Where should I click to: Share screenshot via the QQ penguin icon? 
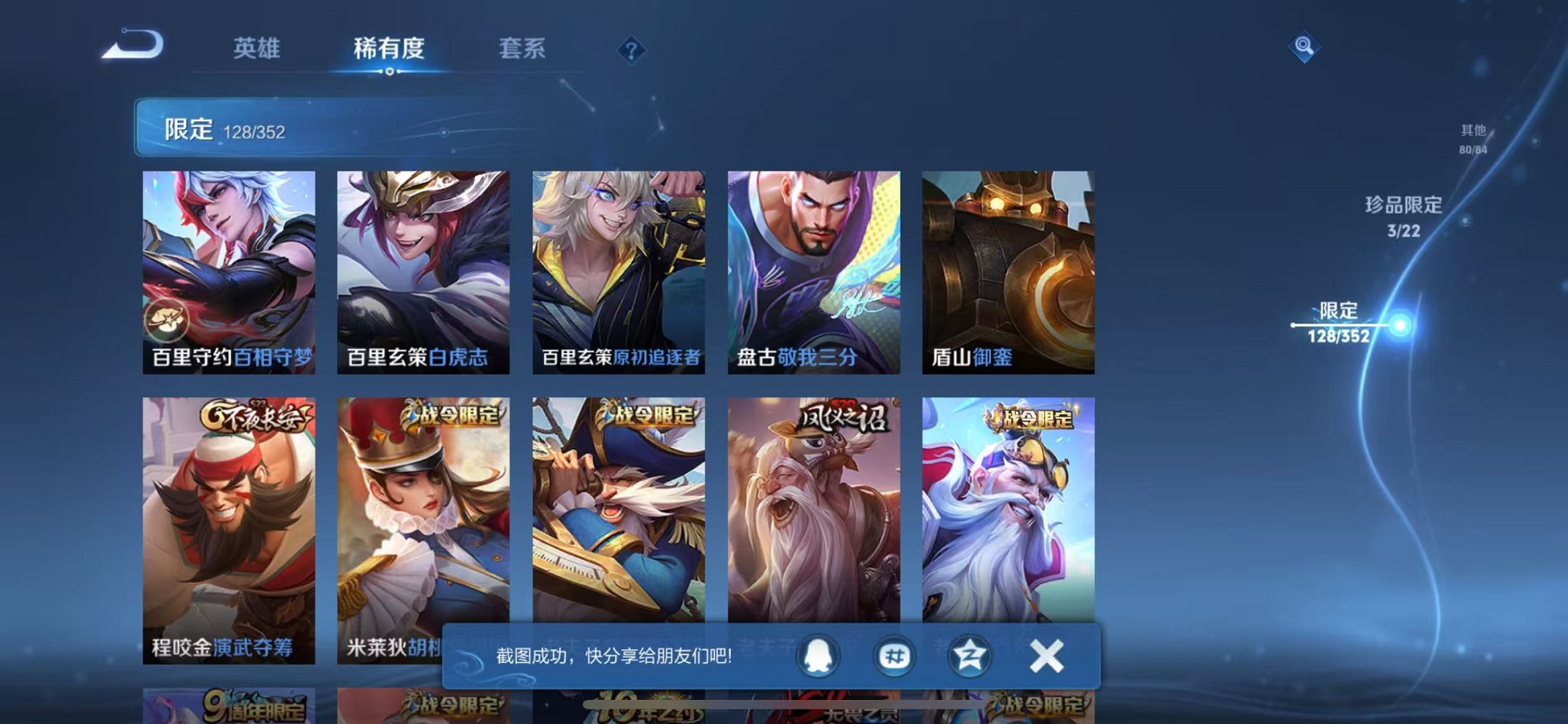tap(818, 655)
